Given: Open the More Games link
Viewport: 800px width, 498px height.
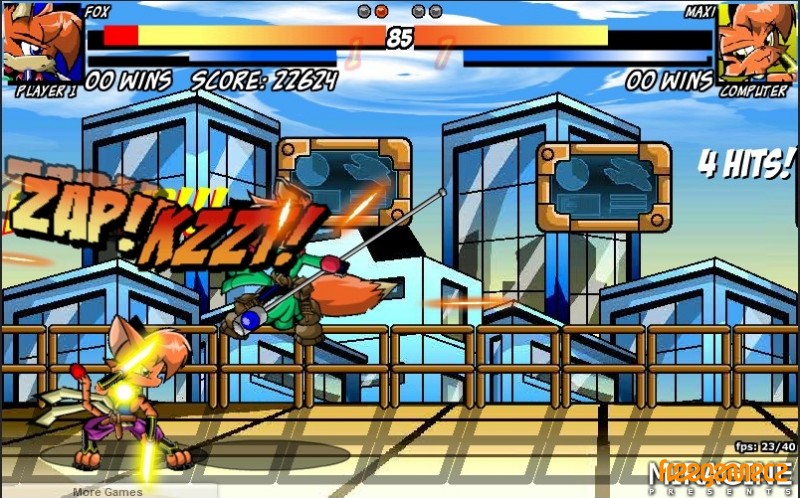Looking at the screenshot, I should pos(107,491).
